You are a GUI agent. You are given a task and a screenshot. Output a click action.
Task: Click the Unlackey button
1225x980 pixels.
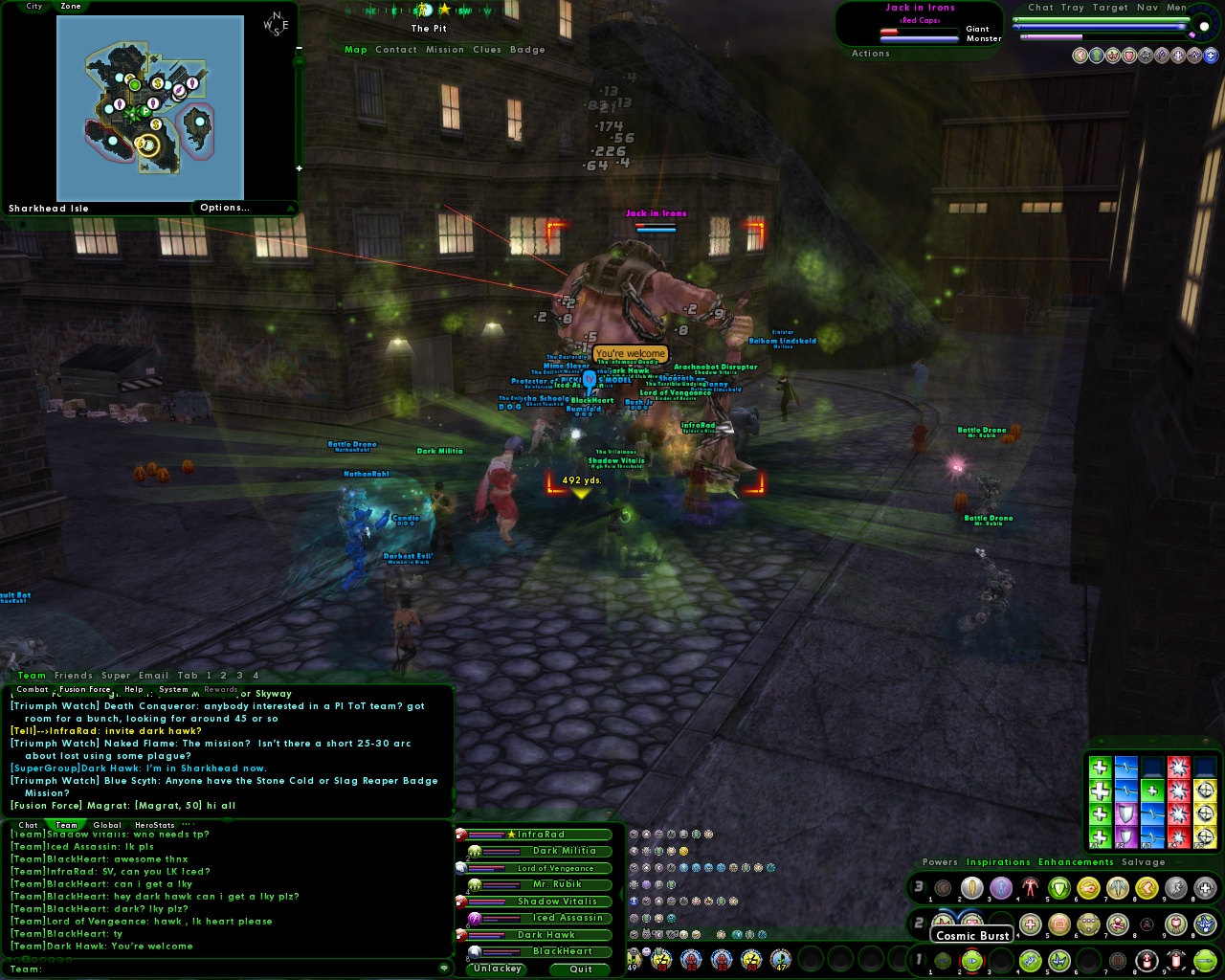coord(496,969)
